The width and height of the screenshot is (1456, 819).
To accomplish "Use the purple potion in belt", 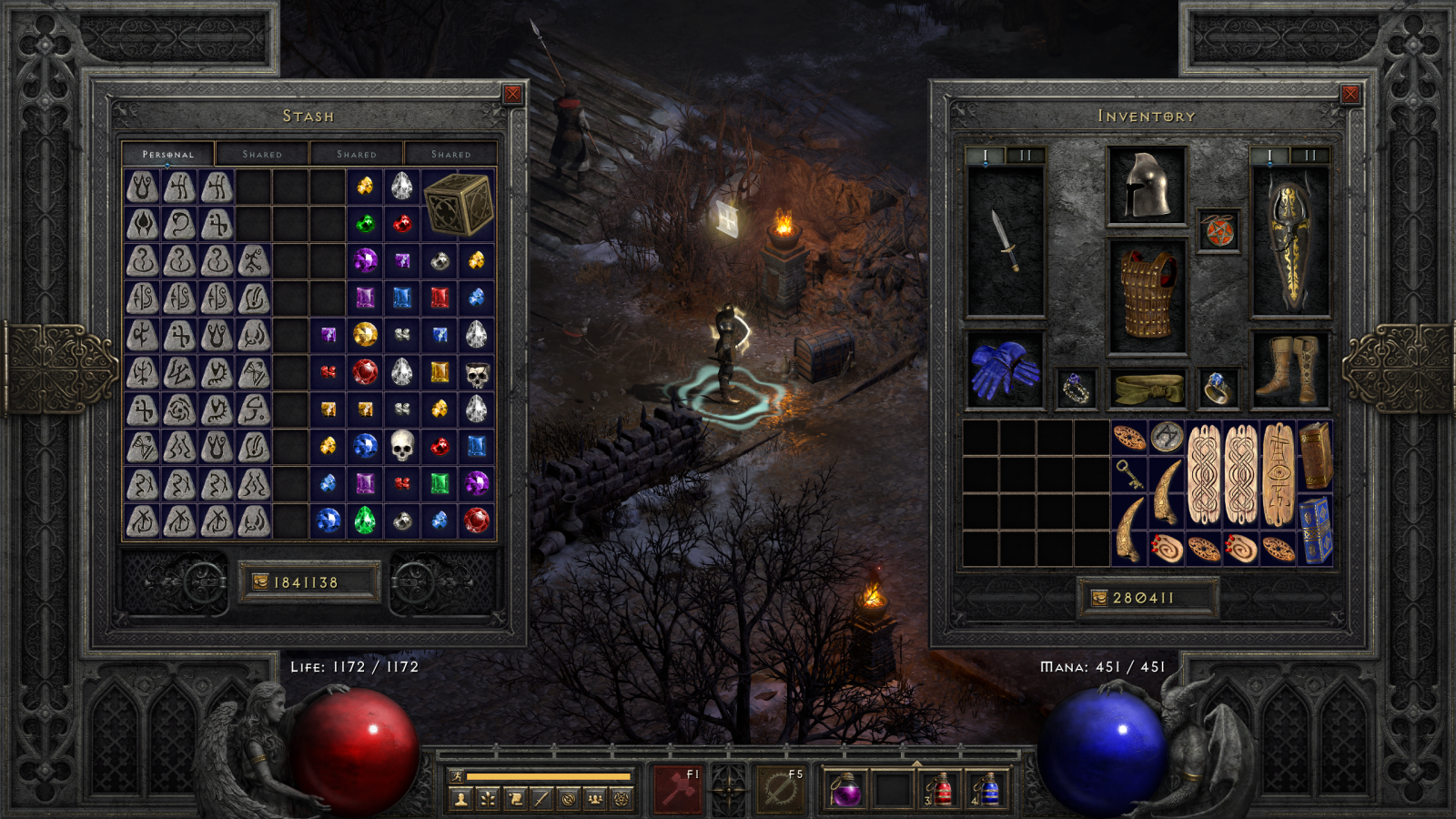I will tap(847, 789).
